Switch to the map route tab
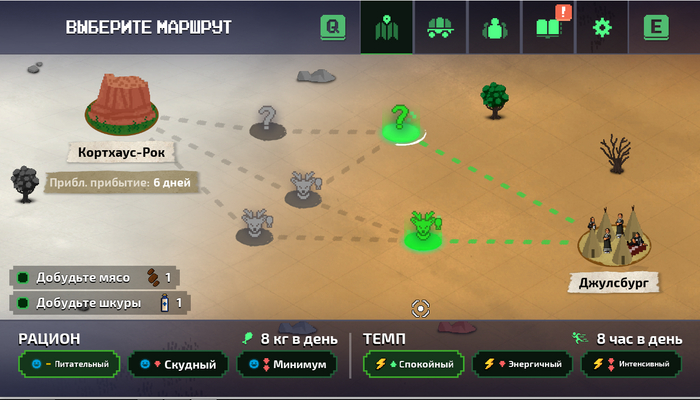 387,27
